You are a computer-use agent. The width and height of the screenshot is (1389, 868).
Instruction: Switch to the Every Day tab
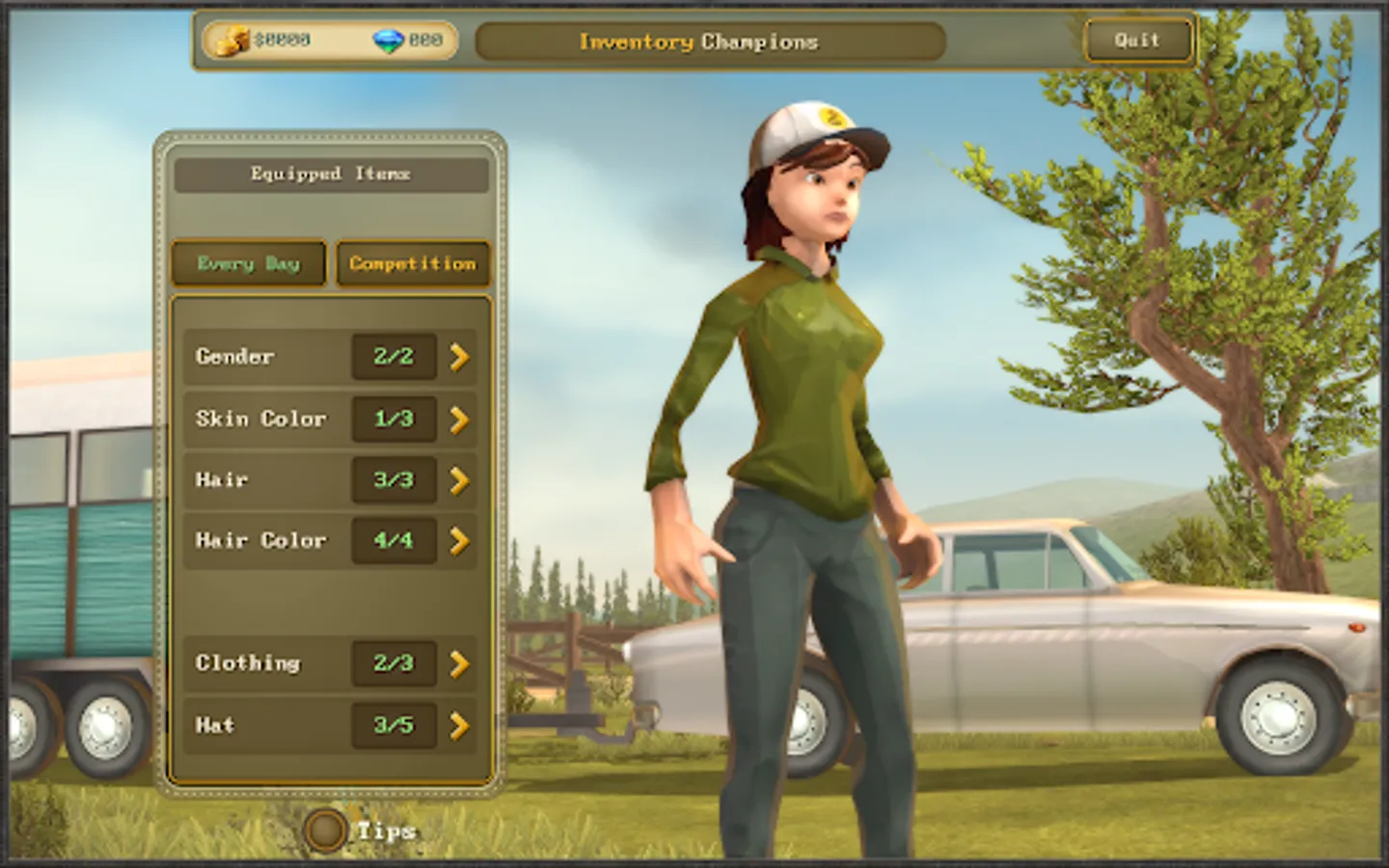coord(249,263)
